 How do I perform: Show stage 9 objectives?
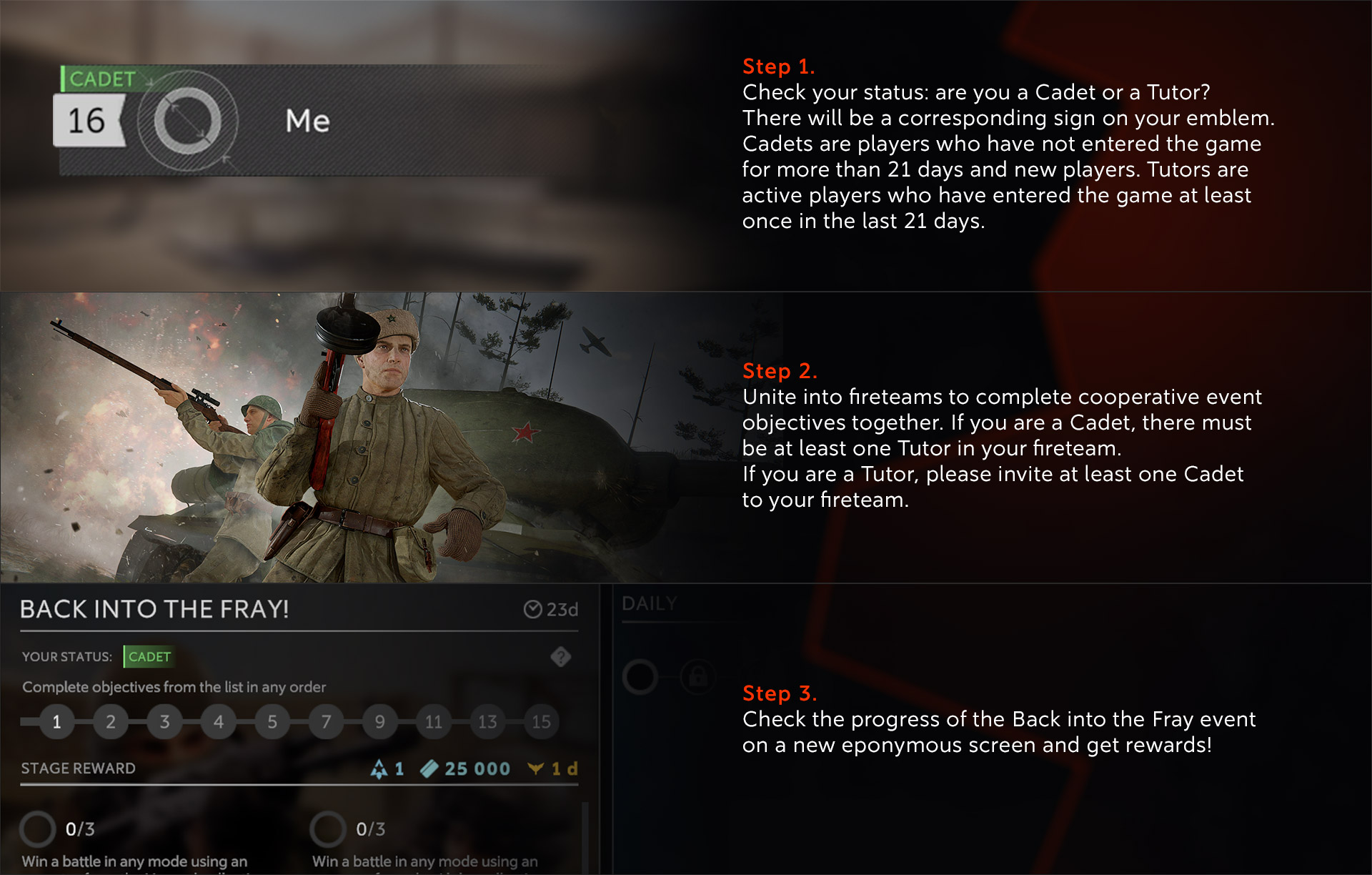tap(380, 722)
